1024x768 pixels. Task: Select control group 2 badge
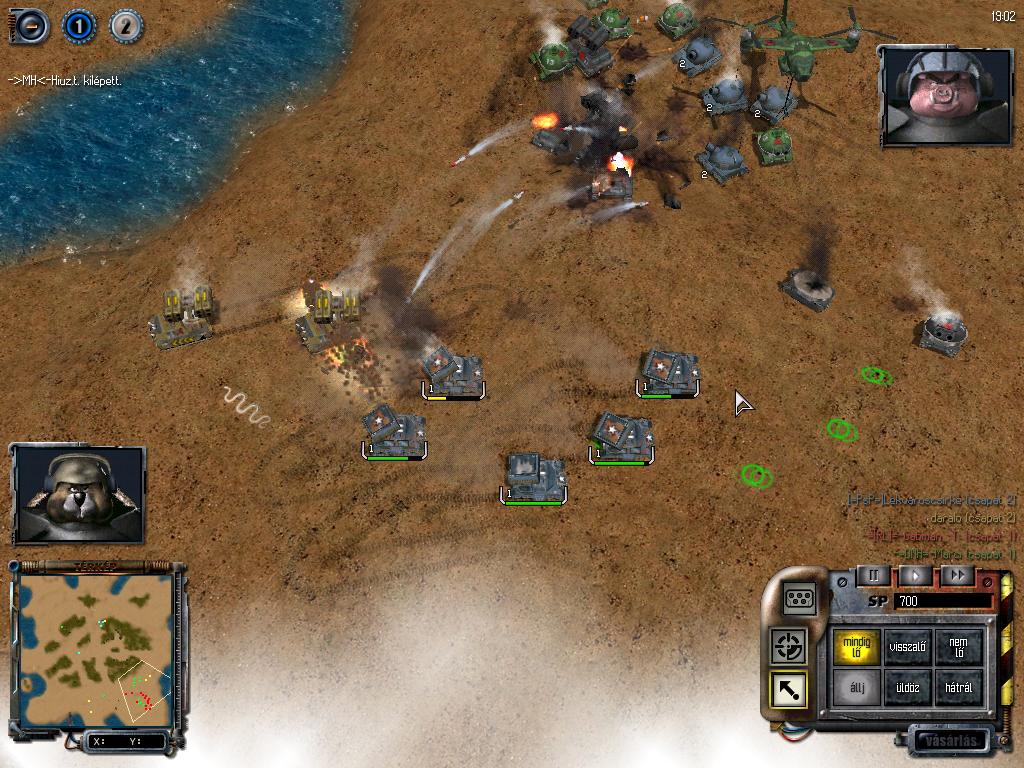click(x=125, y=26)
